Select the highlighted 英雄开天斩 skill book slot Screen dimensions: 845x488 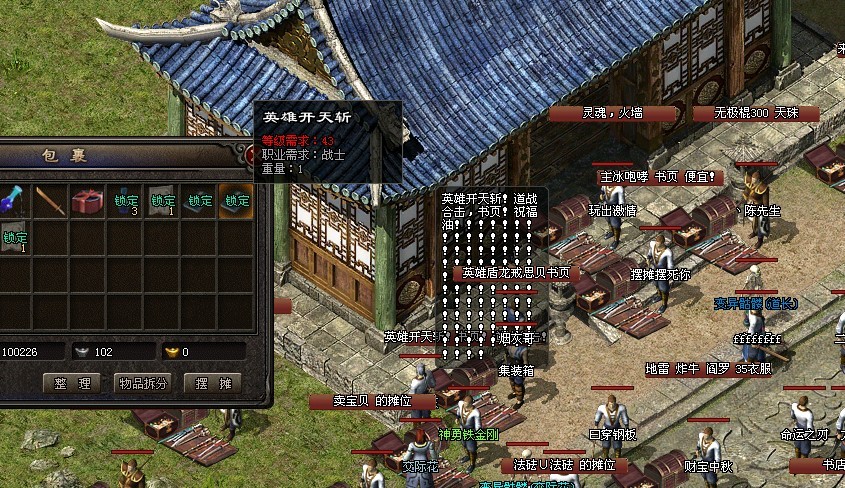pos(237,201)
